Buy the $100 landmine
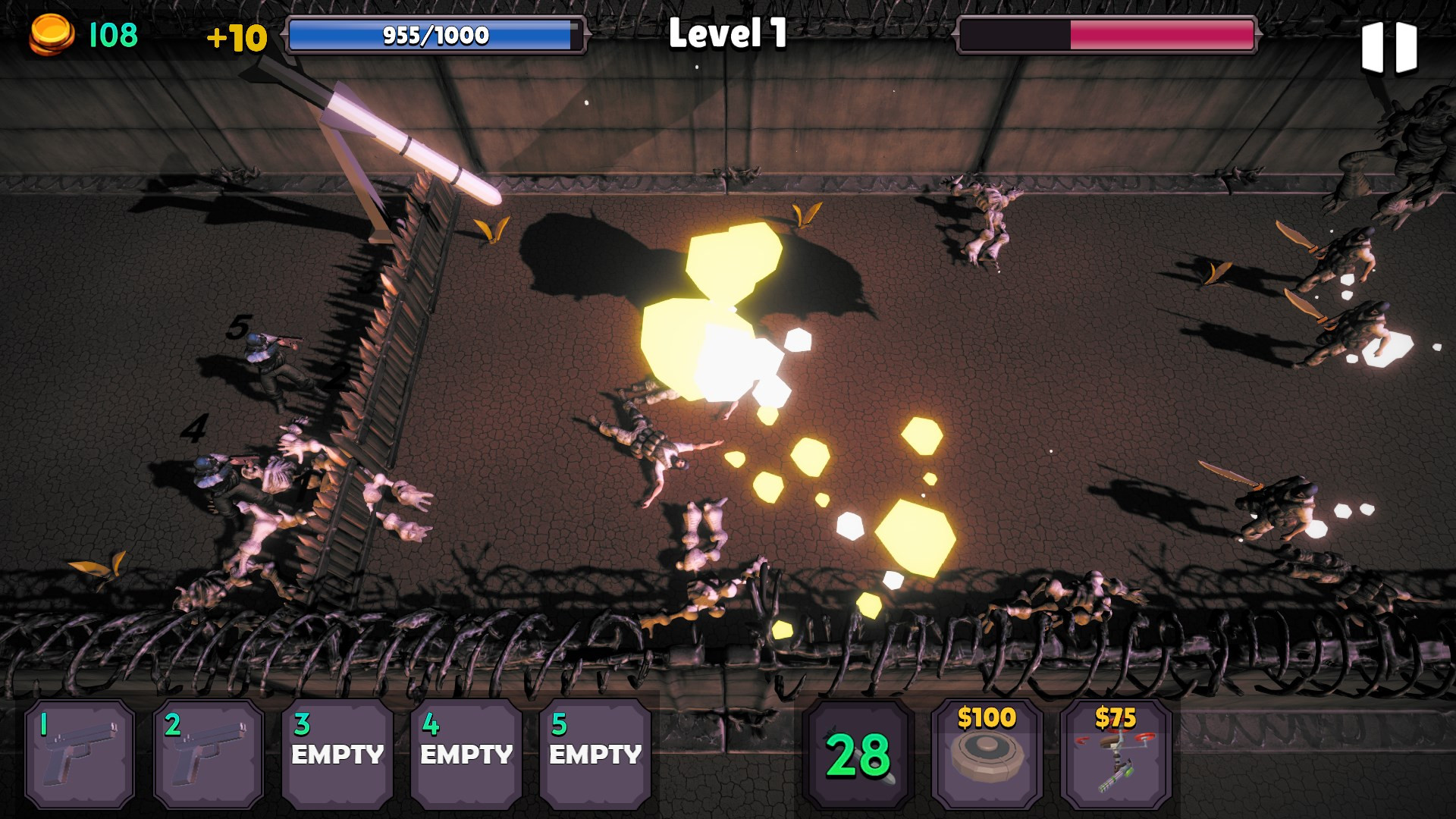Image resolution: width=1456 pixels, height=819 pixels. tap(987, 754)
